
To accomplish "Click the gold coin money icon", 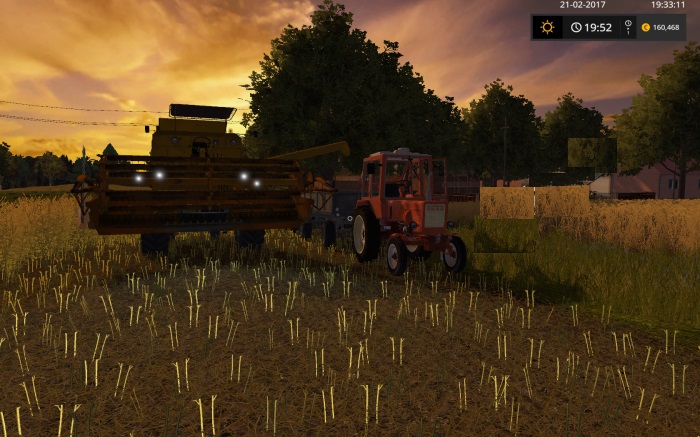I will click(x=645, y=27).
